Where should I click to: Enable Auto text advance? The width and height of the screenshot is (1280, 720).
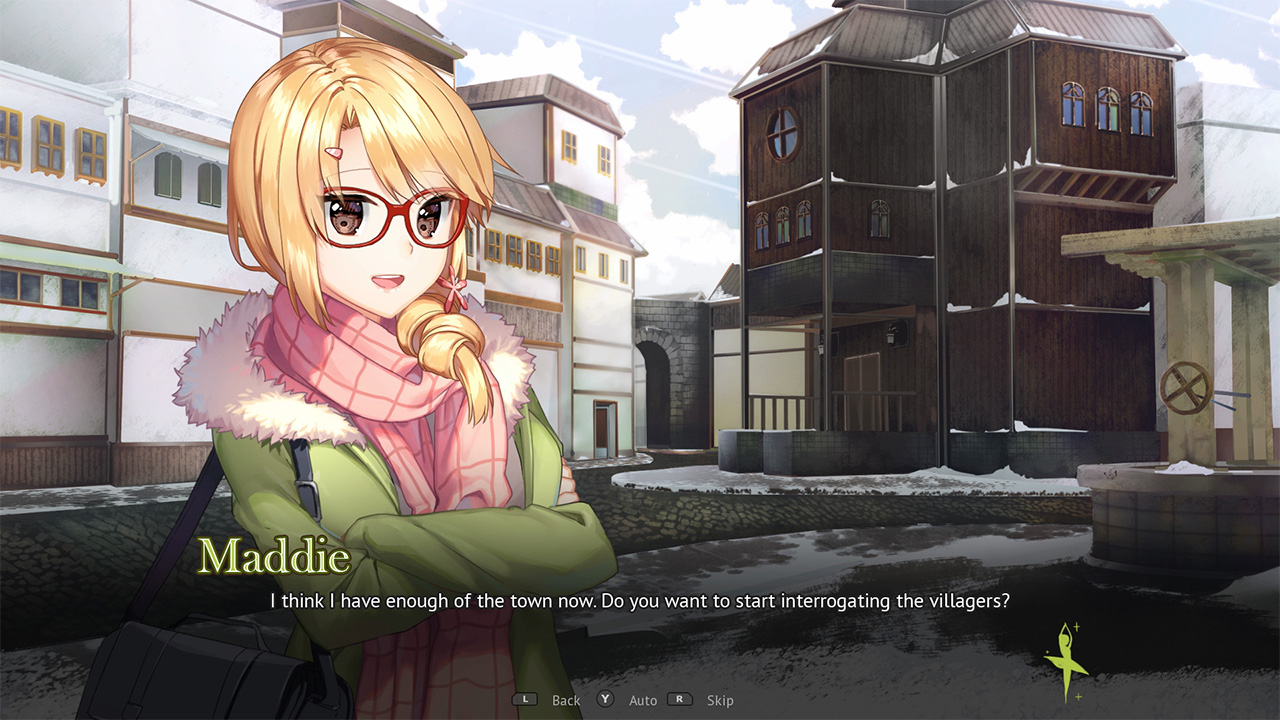[642, 700]
